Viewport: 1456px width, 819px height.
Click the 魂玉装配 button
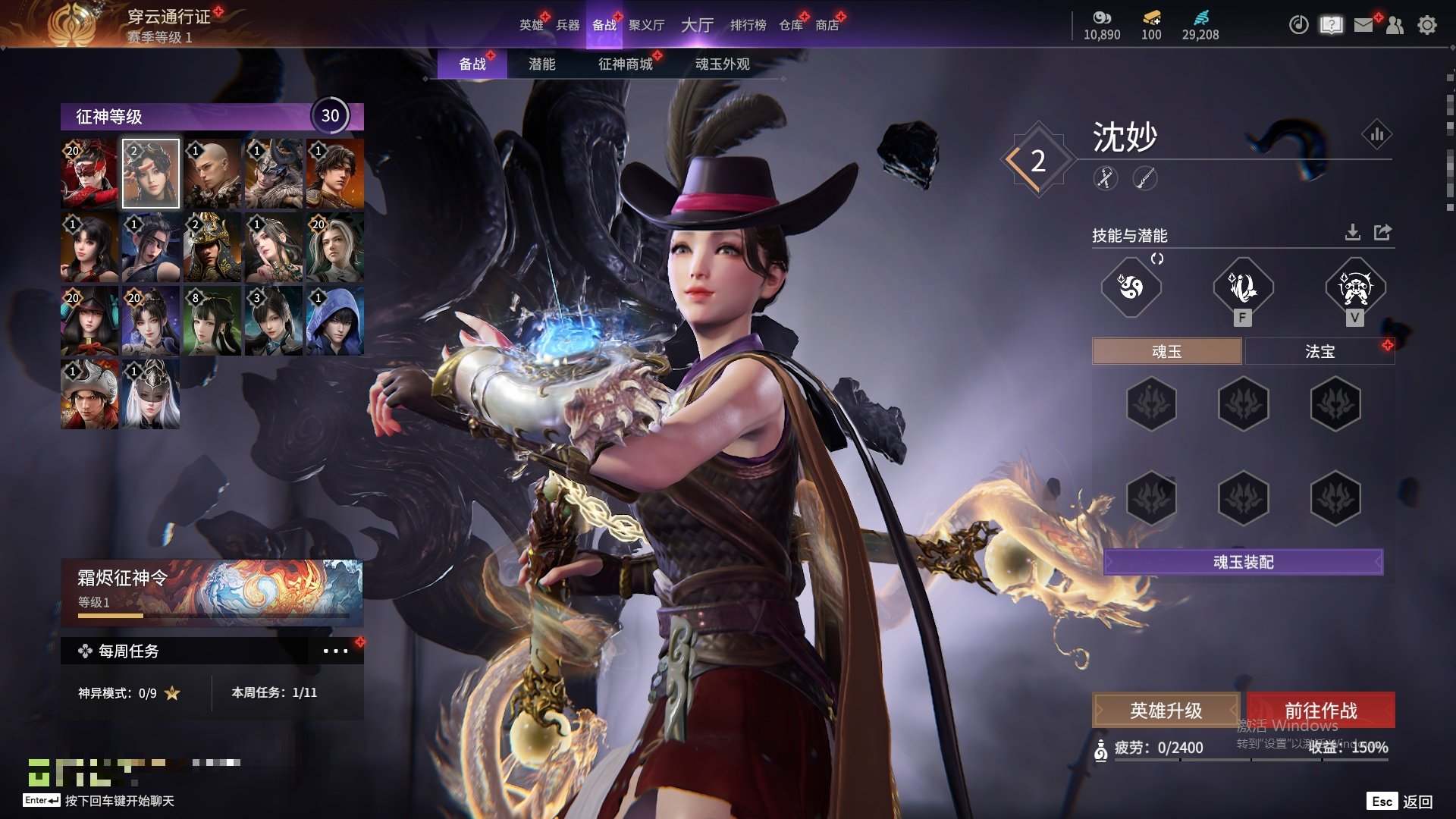click(1243, 562)
